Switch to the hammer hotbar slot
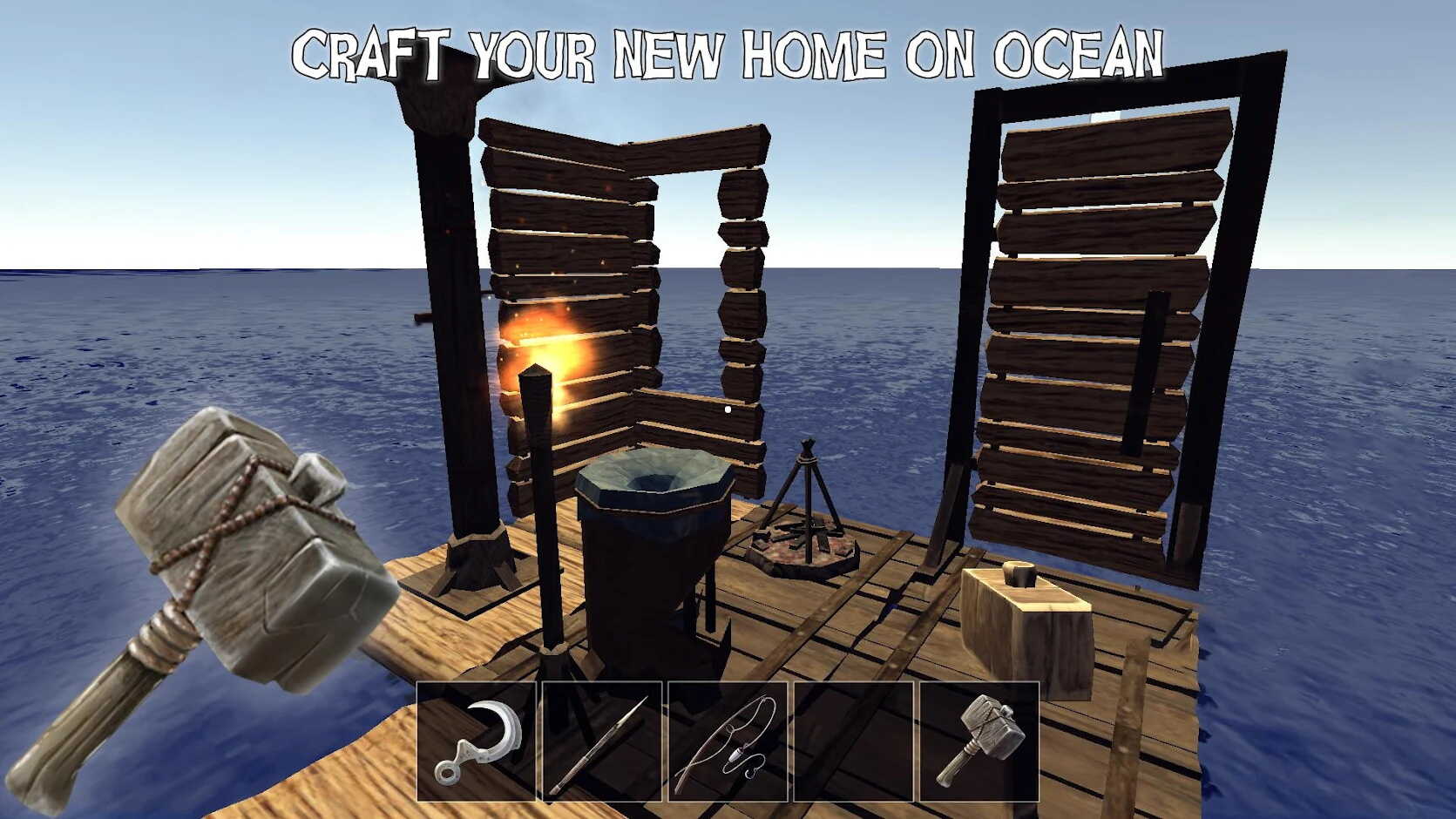The image size is (1456, 819). tap(979, 741)
